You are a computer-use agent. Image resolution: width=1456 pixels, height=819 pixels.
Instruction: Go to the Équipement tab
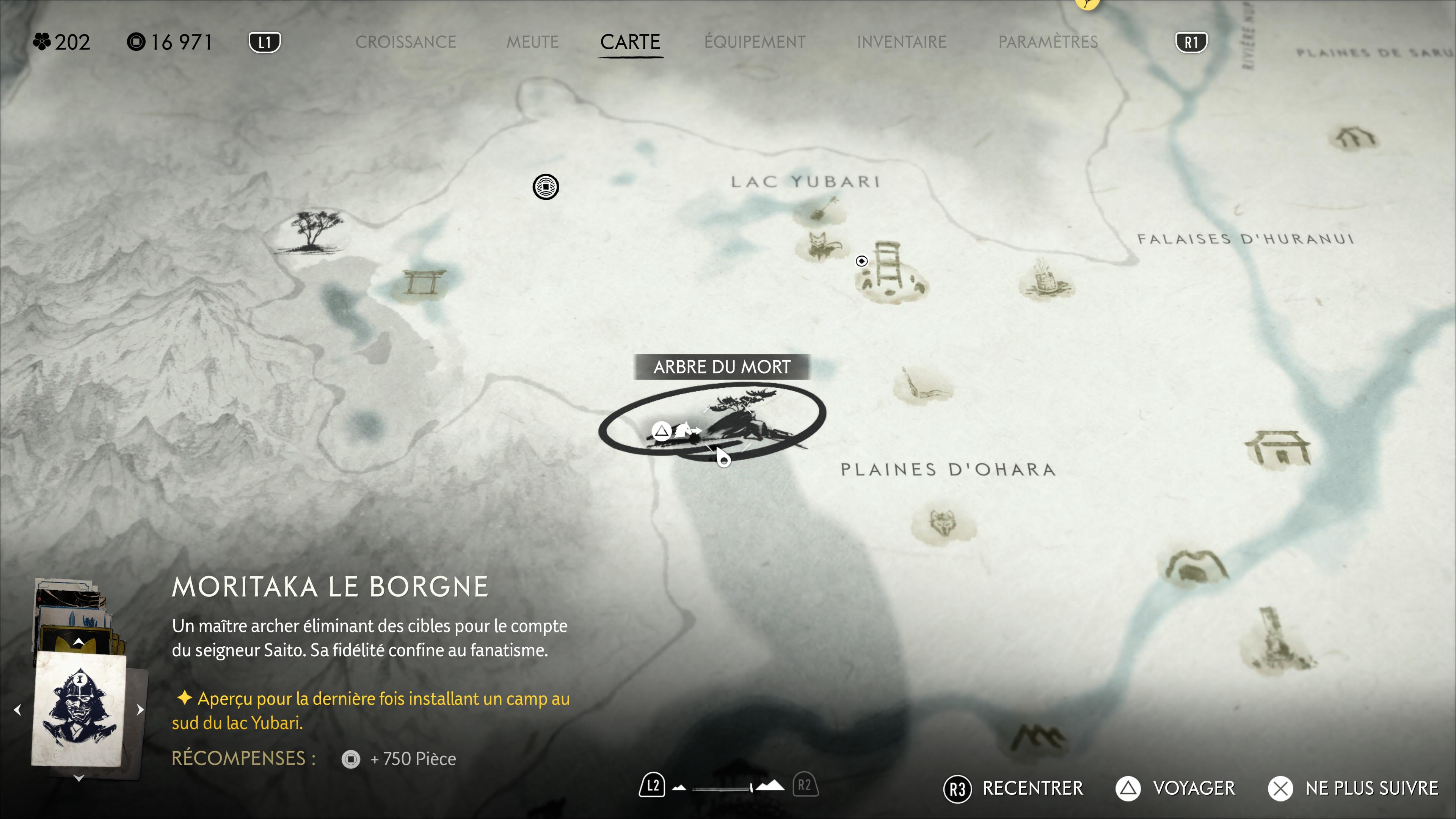(755, 42)
